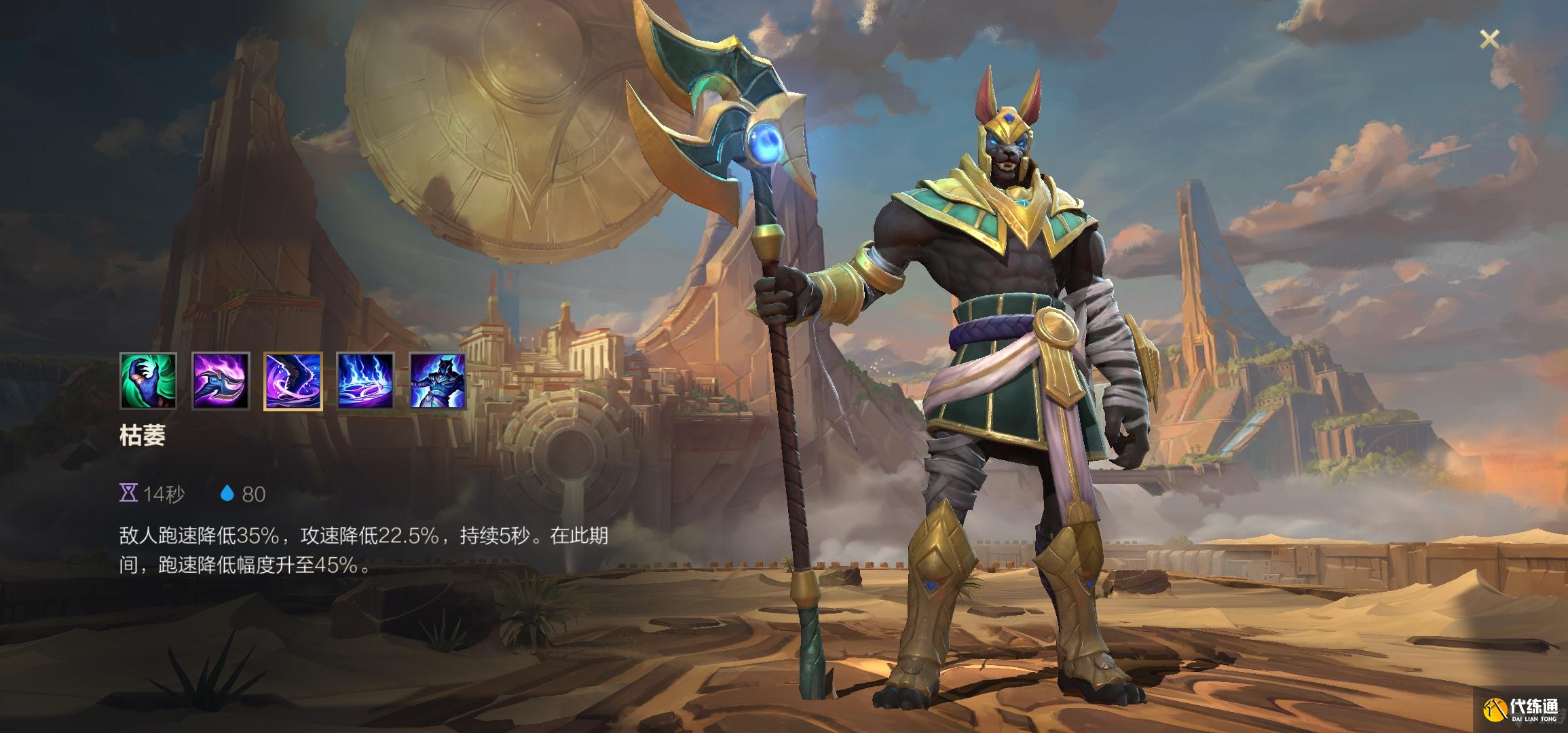Choose the highlighted Wither ability icon

(x=293, y=381)
